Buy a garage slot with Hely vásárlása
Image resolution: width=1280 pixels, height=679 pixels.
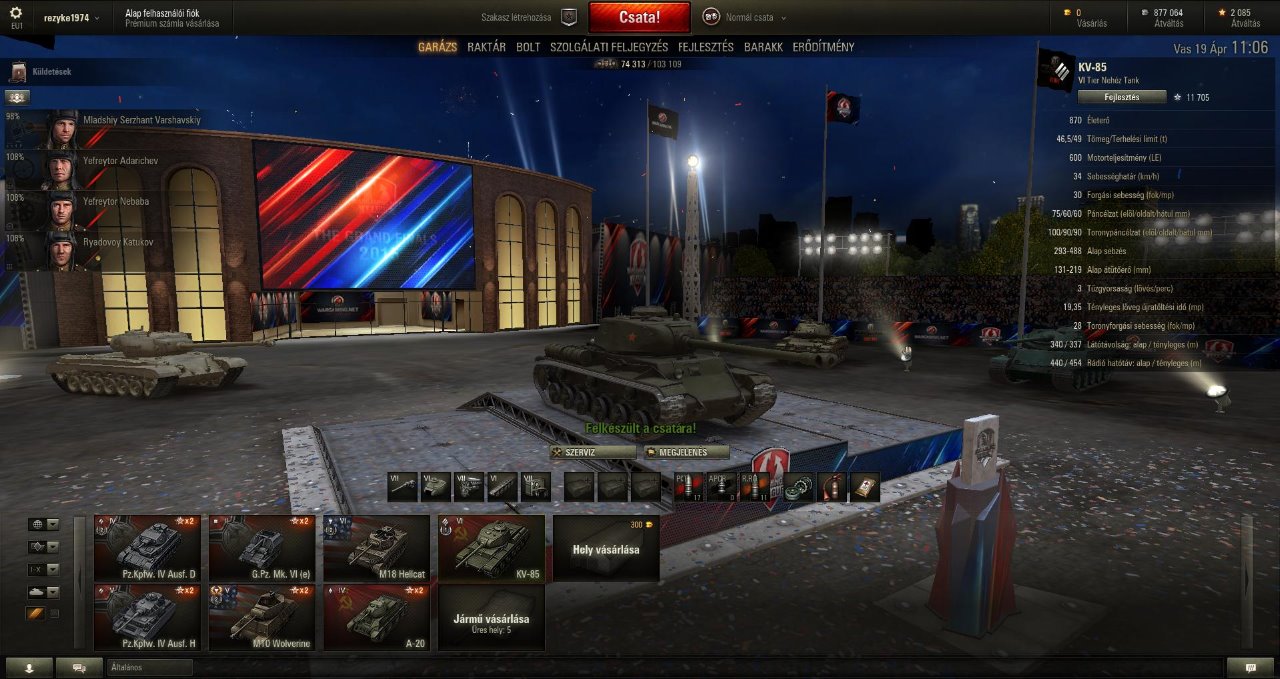click(x=605, y=548)
